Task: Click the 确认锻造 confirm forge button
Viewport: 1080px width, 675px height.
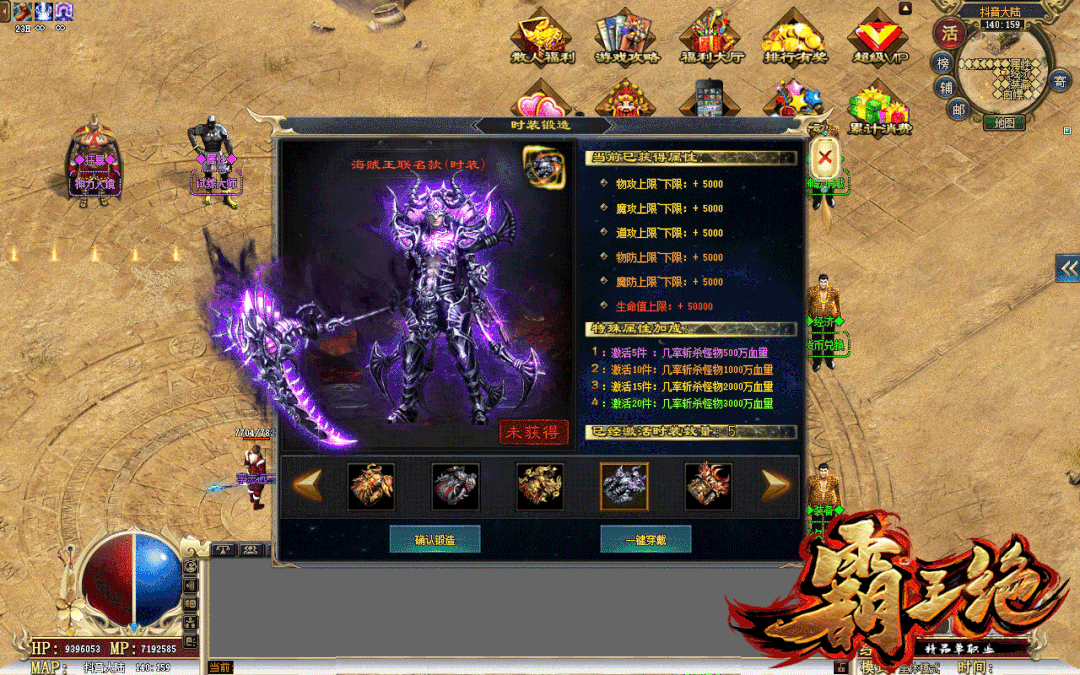Action: pos(435,540)
